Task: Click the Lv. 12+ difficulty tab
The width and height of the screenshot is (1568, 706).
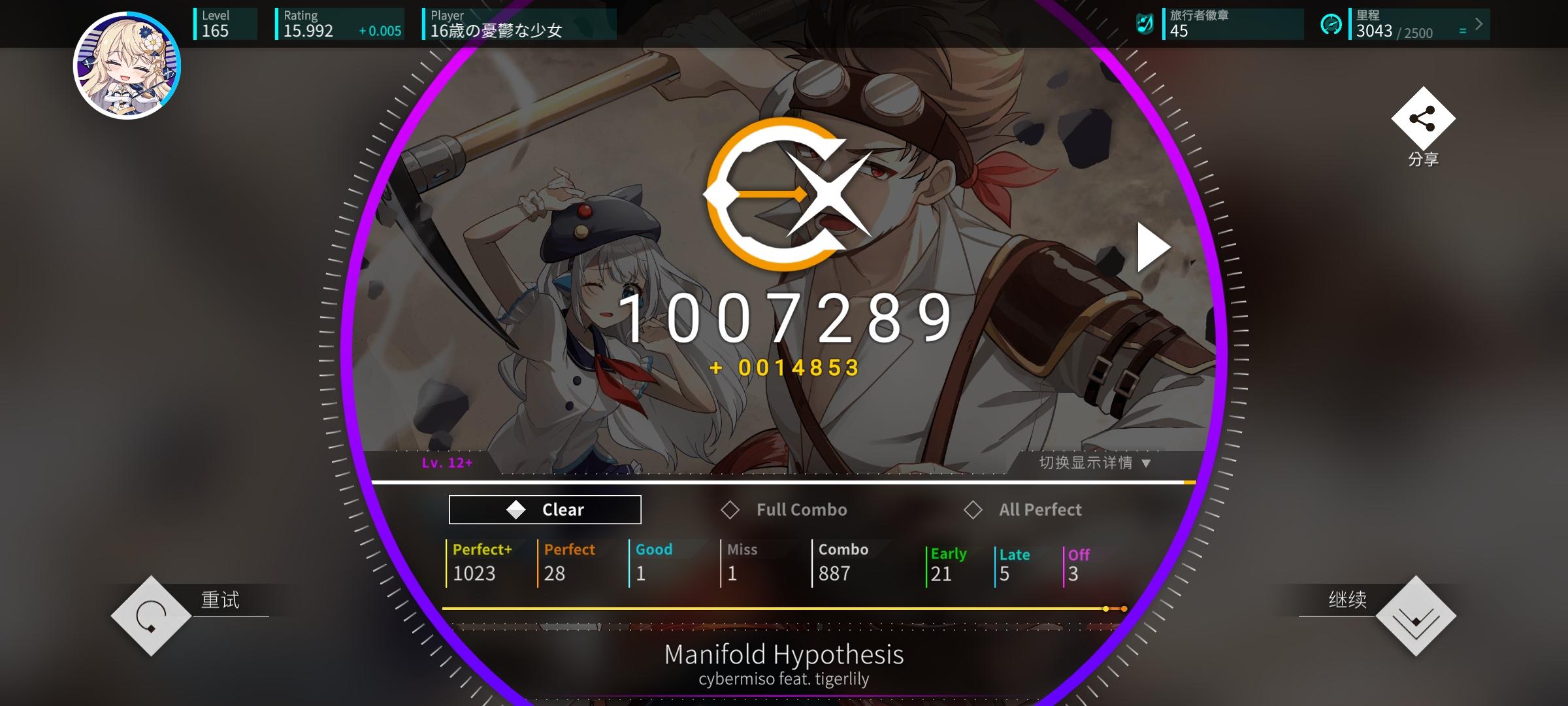Action: (x=446, y=463)
